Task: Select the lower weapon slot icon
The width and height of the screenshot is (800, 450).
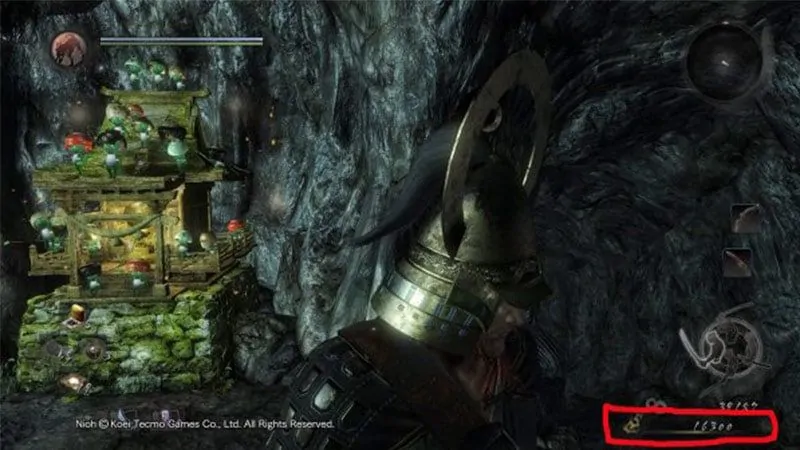Action: (741, 263)
